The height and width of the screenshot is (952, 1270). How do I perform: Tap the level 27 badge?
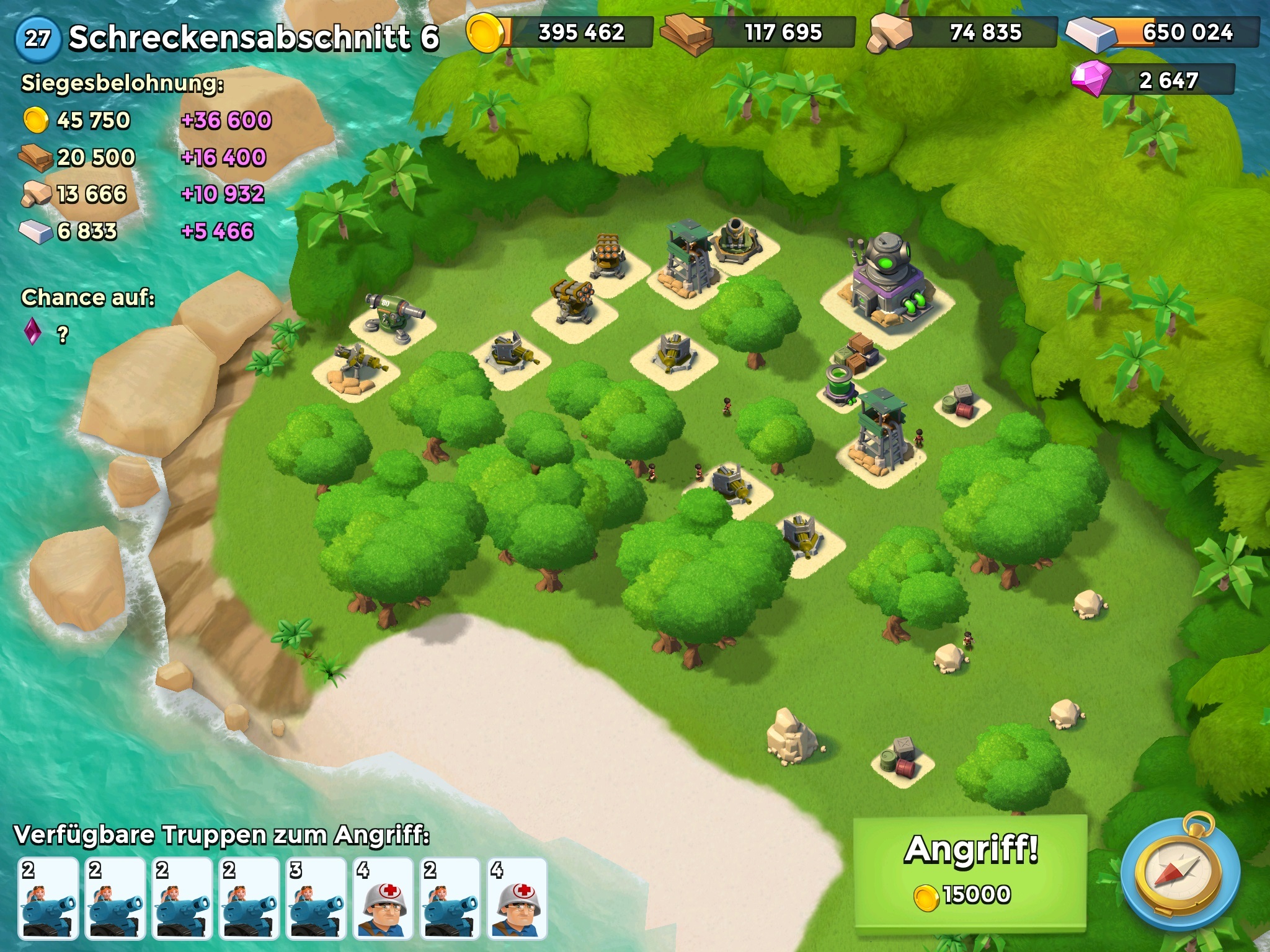coord(38,38)
